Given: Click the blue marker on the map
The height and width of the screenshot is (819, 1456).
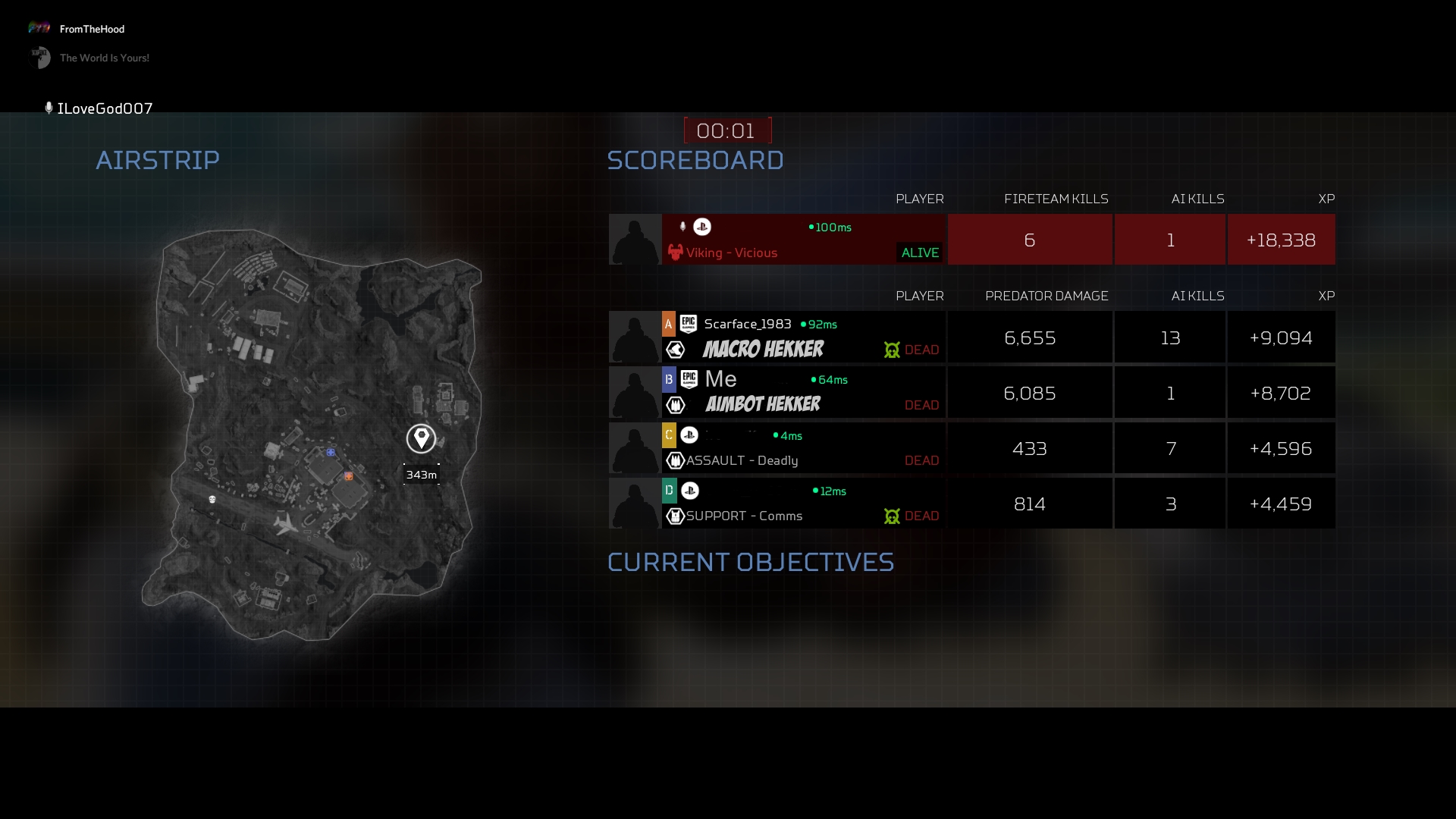Looking at the screenshot, I should [x=331, y=452].
